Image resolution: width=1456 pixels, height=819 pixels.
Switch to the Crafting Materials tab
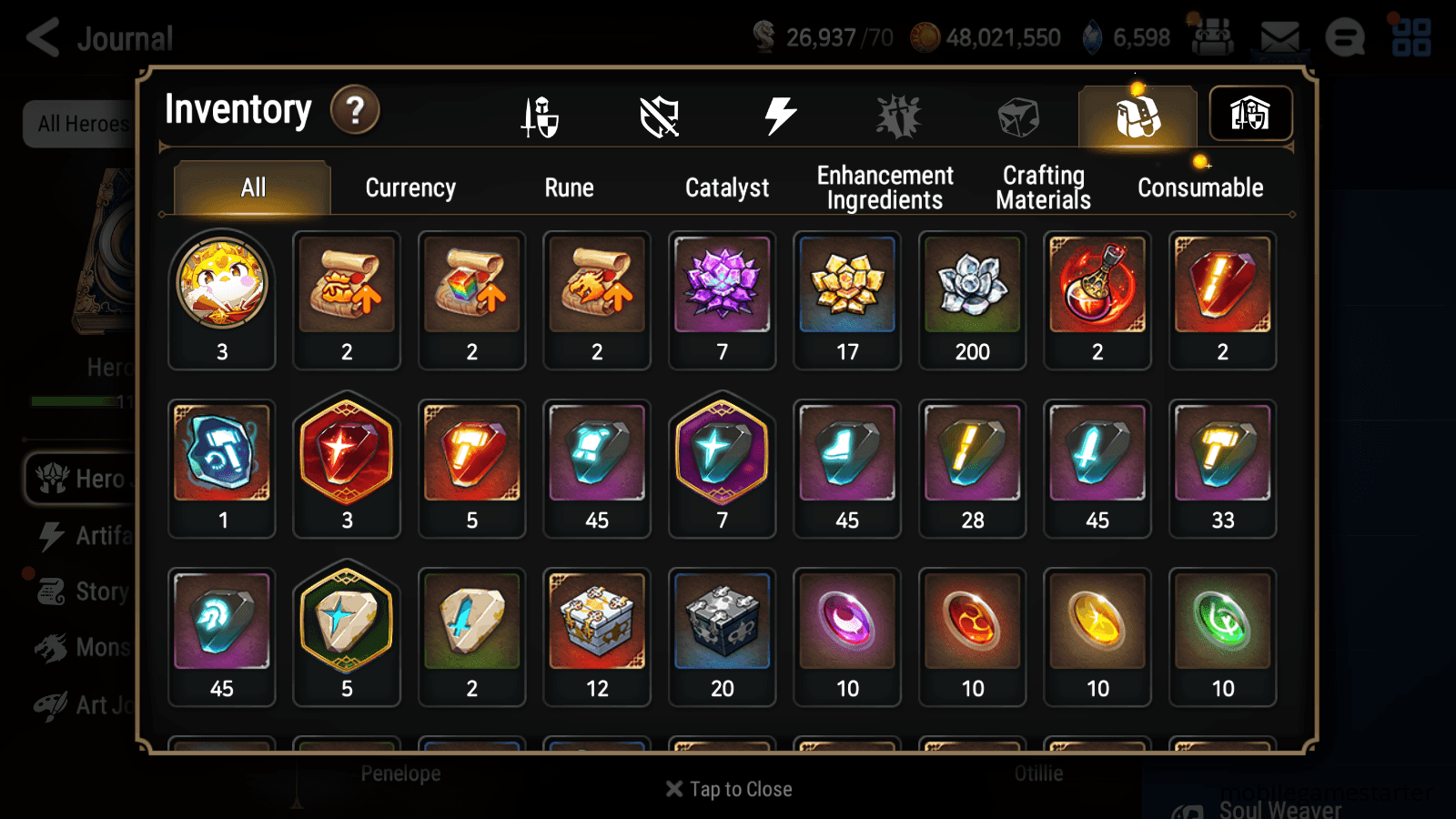click(x=1043, y=187)
